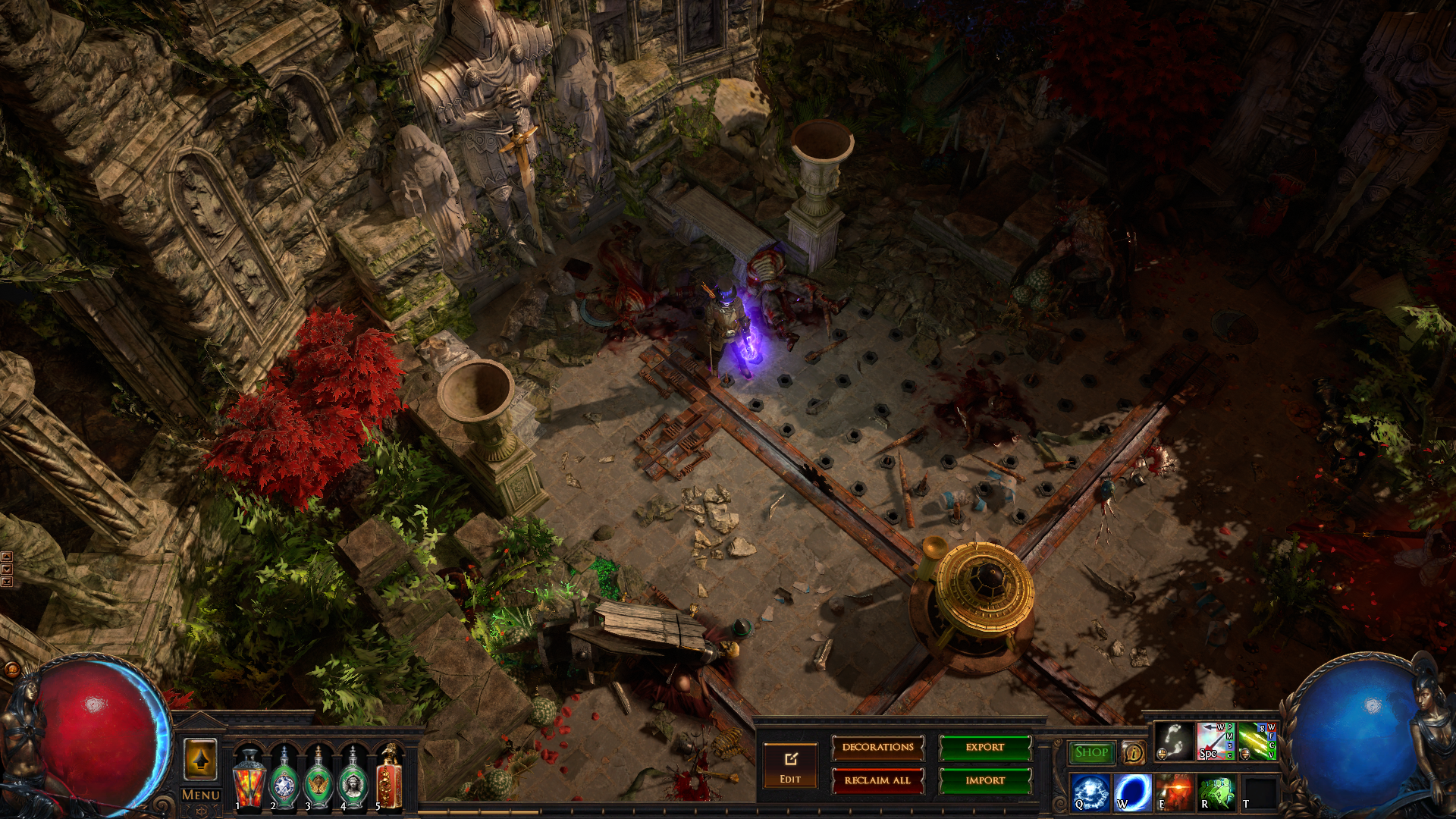
Task: Open the Decorations panel
Action: tap(877, 748)
